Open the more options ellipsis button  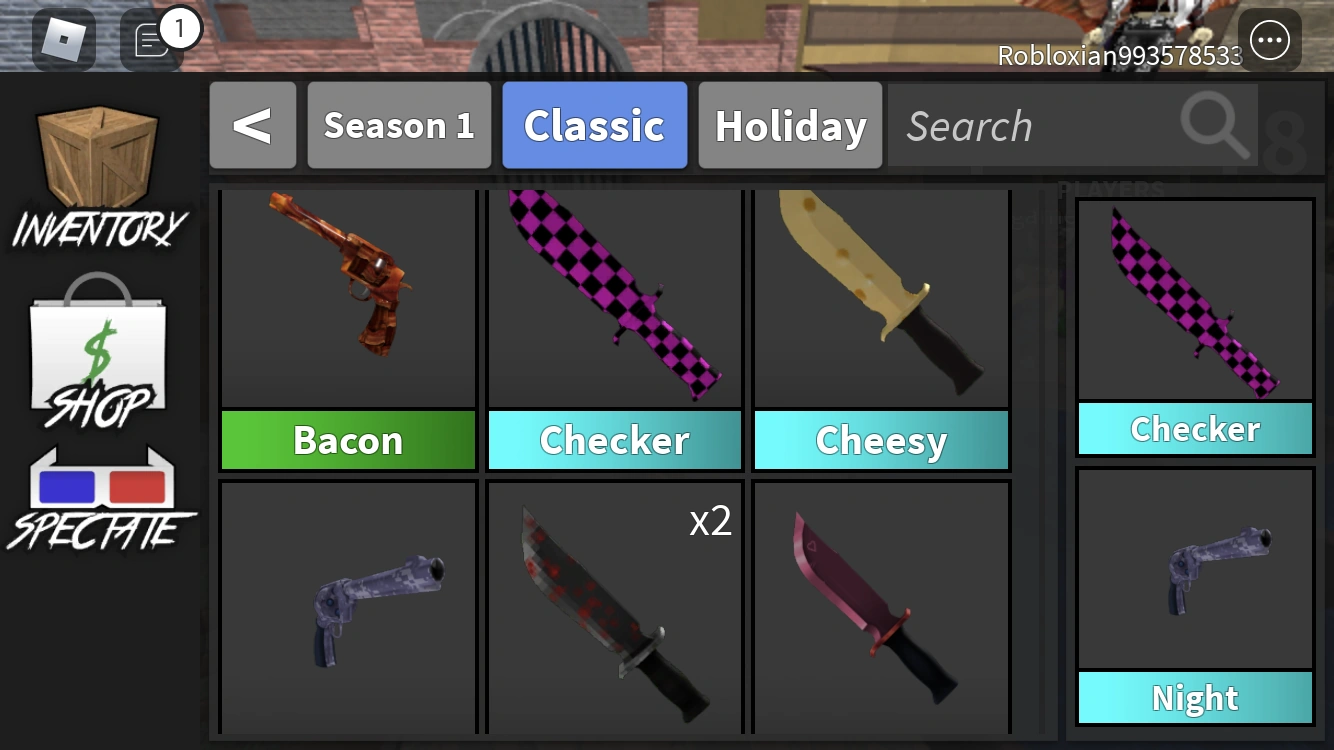(x=1269, y=40)
